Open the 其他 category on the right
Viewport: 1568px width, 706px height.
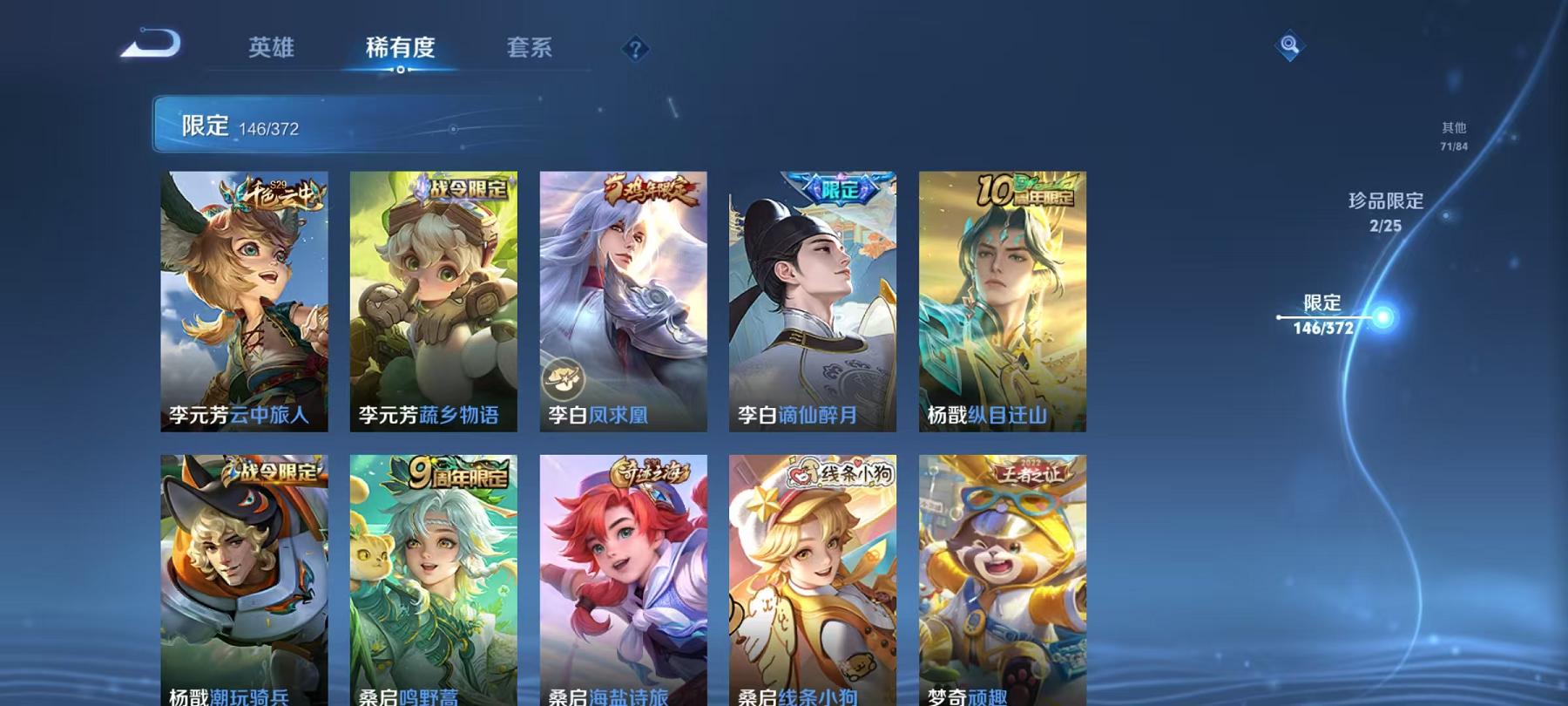1453,135
